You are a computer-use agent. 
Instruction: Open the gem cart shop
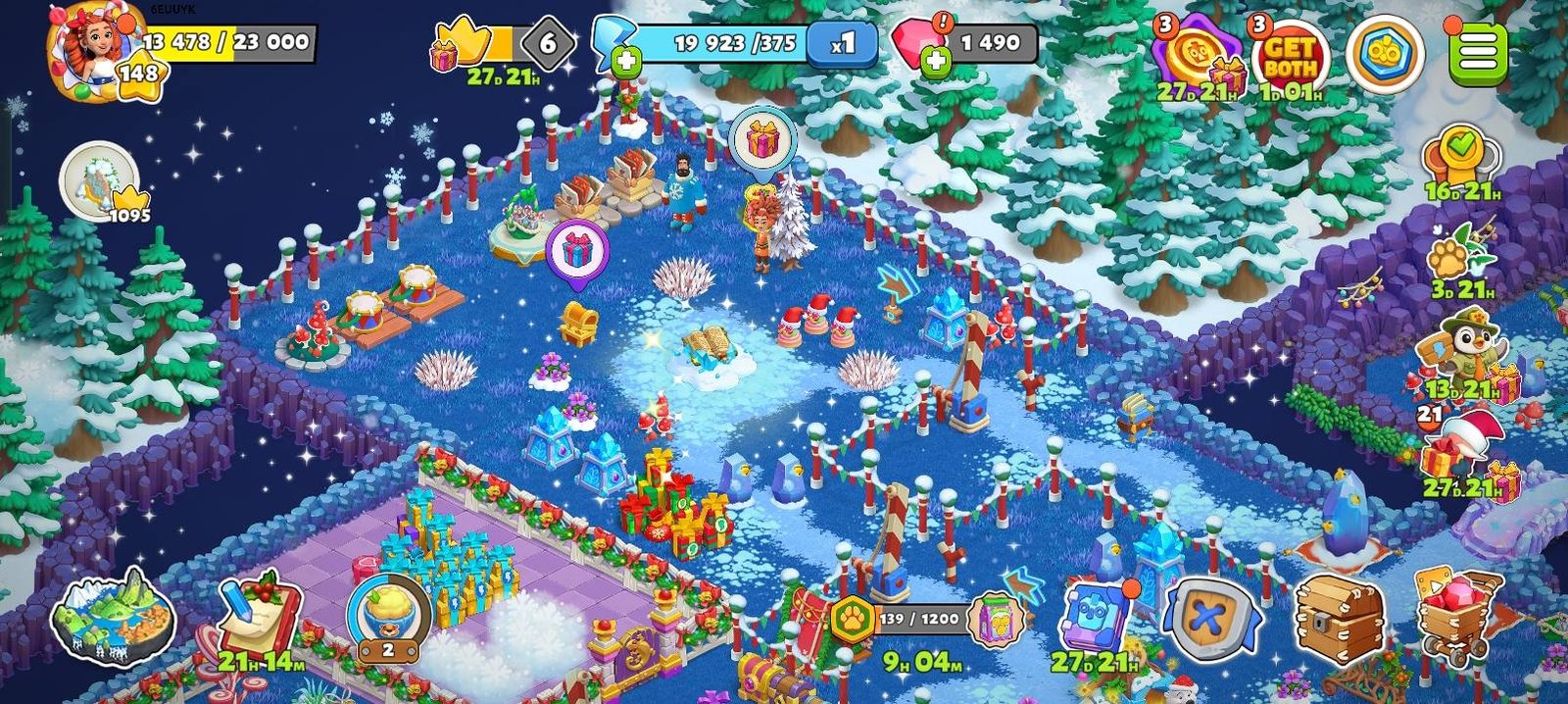click(1459, 618)
